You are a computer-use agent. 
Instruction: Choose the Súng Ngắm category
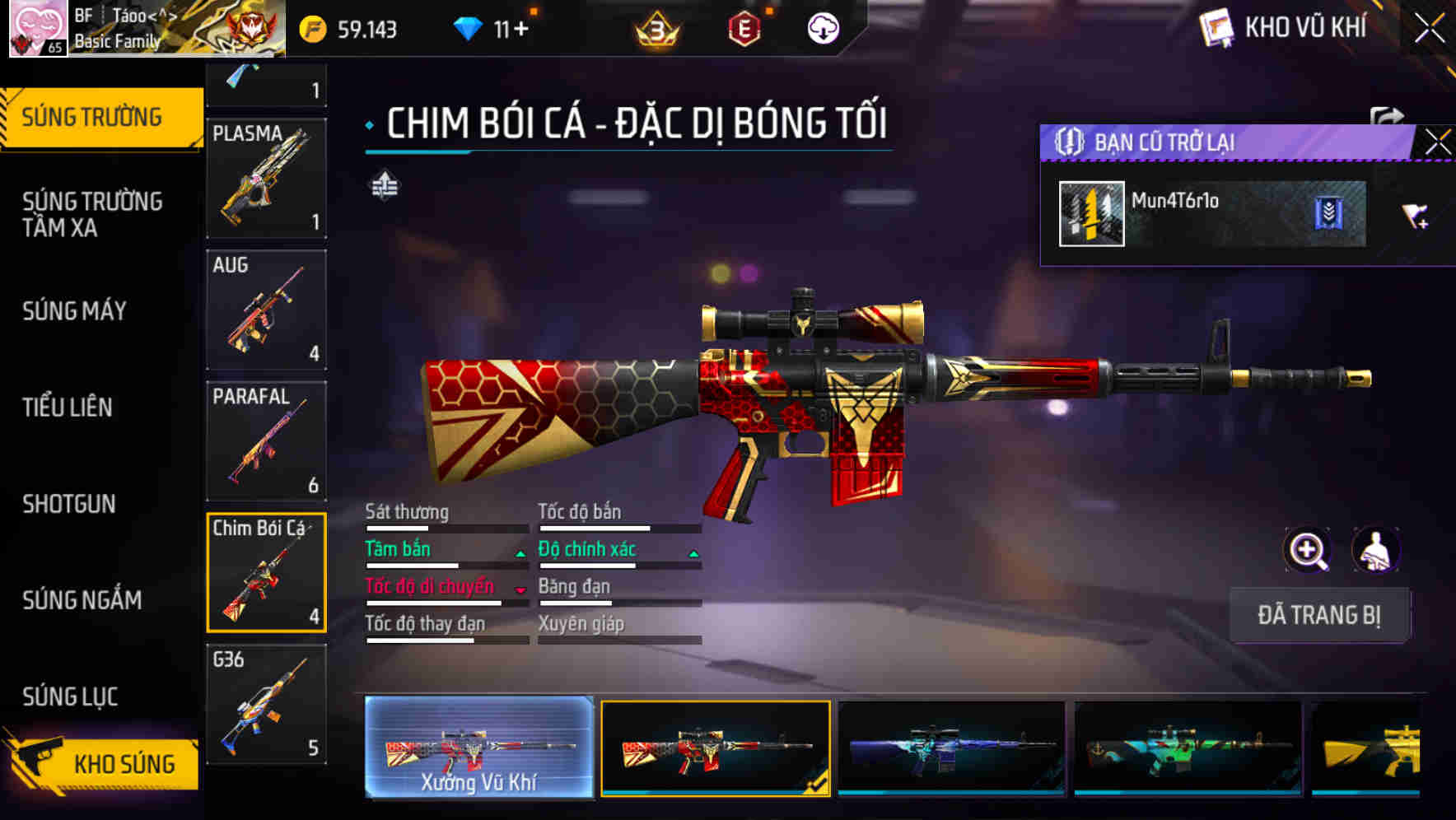click(82, 600)
